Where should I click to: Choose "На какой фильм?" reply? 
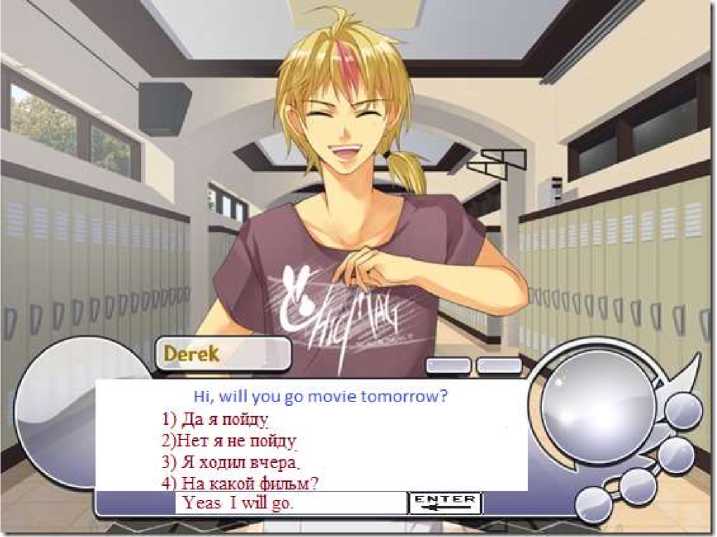coord(240,483)
